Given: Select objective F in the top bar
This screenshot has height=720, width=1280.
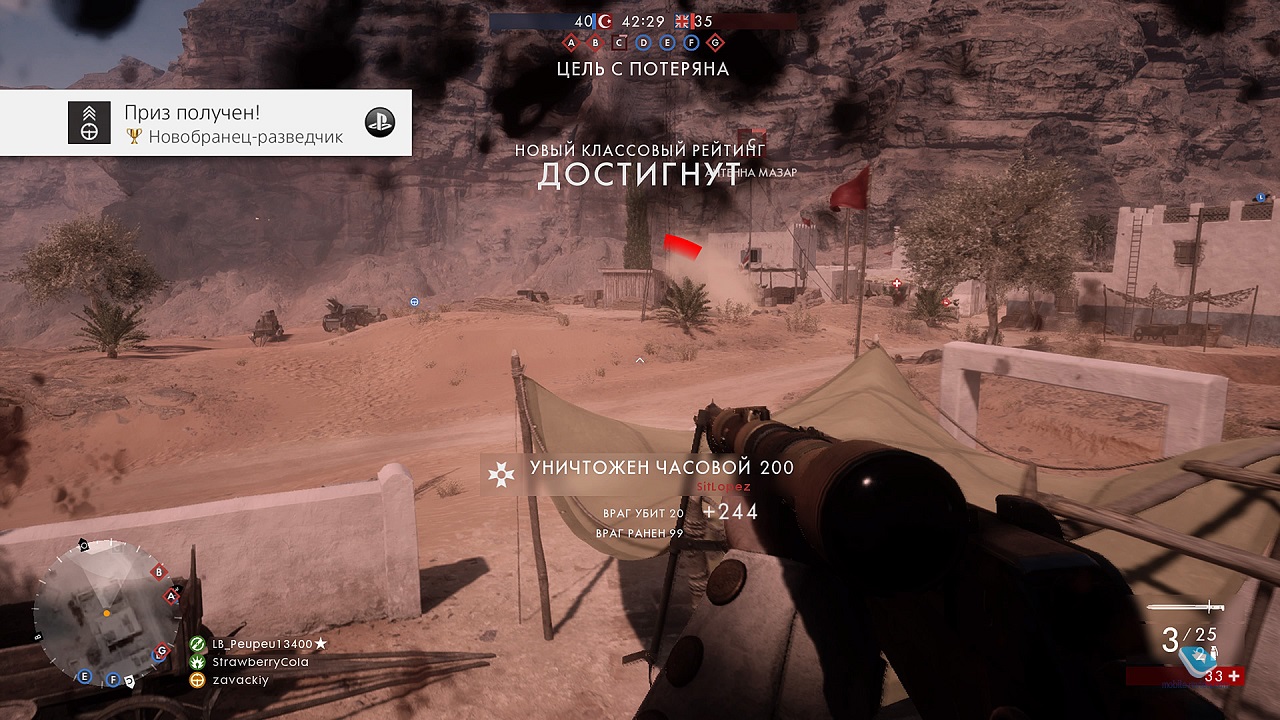Looking at the screenshot, I should pyautogui.click(x=691, y=43).
